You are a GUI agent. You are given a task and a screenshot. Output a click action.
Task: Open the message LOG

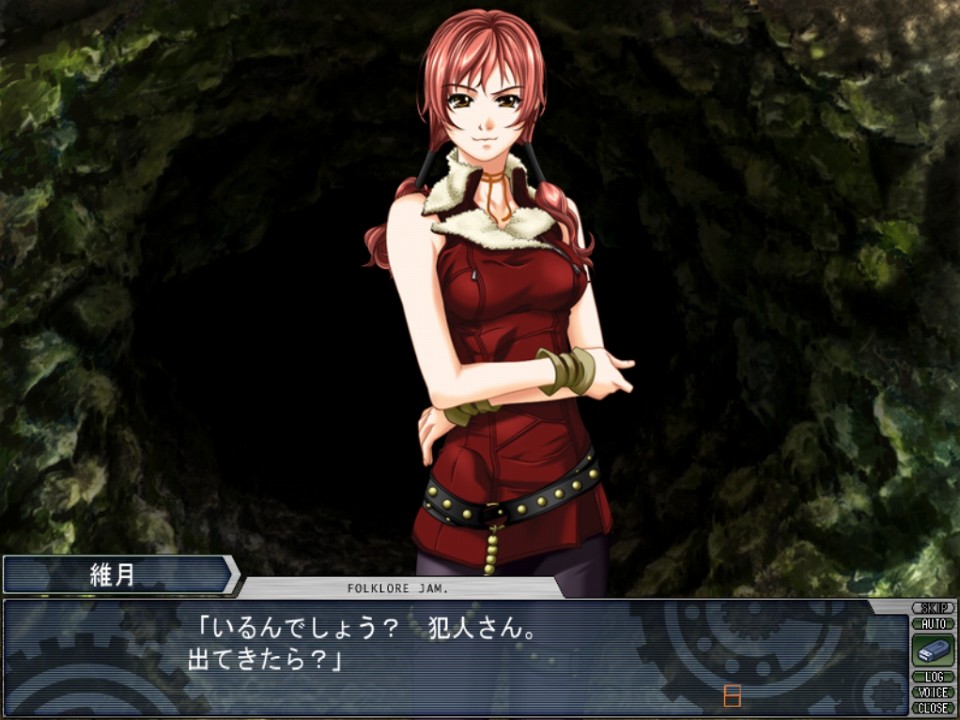[x=932, y=677]
